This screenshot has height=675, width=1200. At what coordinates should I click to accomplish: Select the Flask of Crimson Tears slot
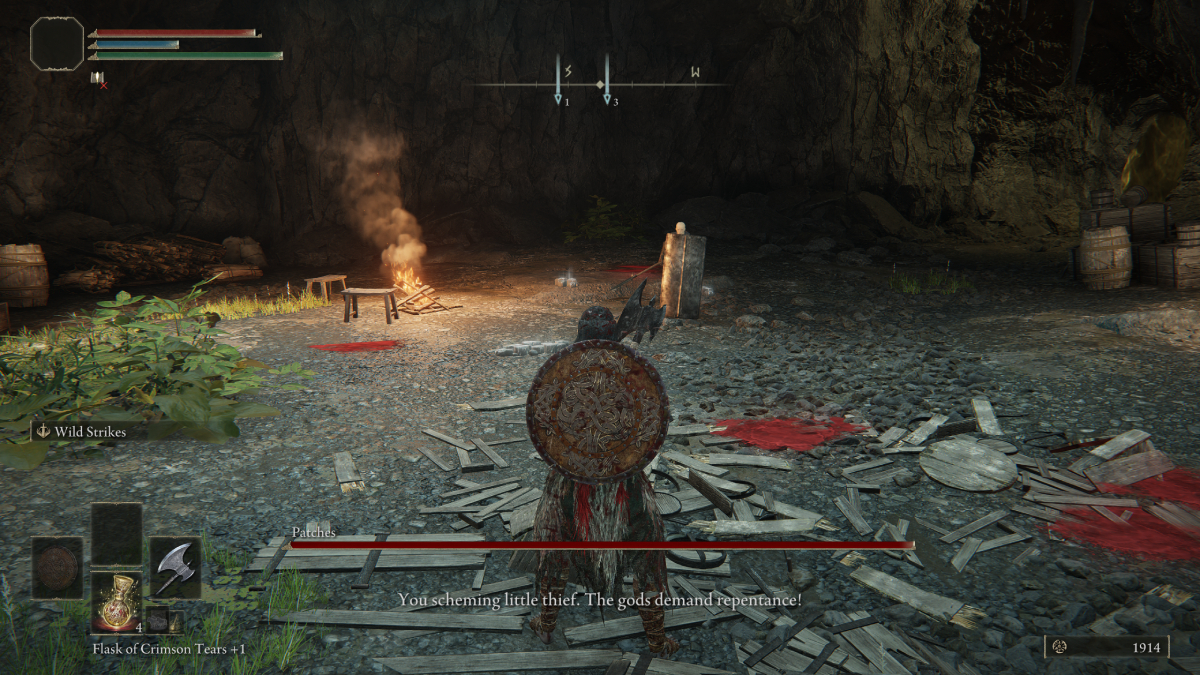pos(117,600)
